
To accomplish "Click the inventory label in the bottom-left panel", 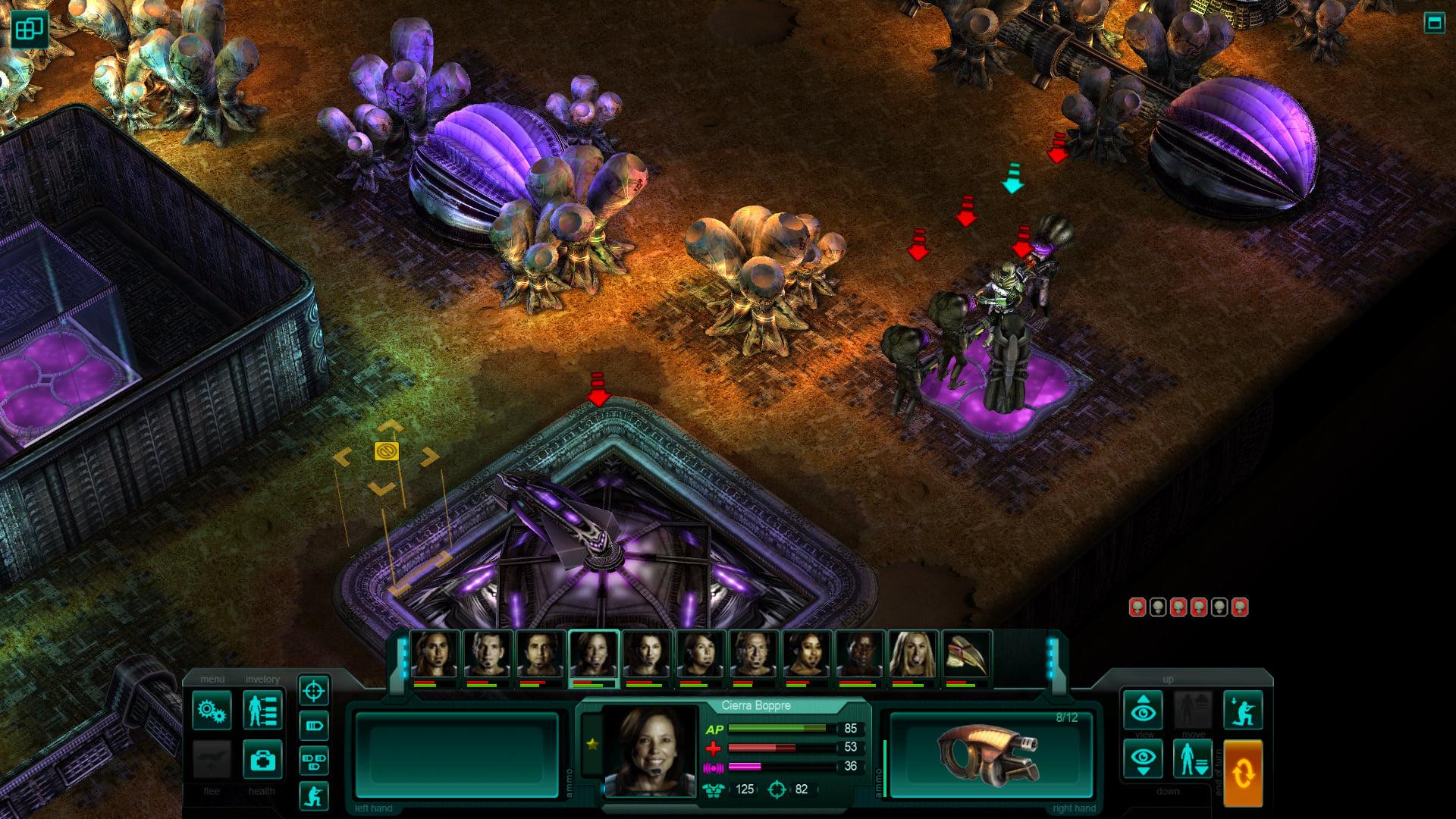I will (263, 679).
